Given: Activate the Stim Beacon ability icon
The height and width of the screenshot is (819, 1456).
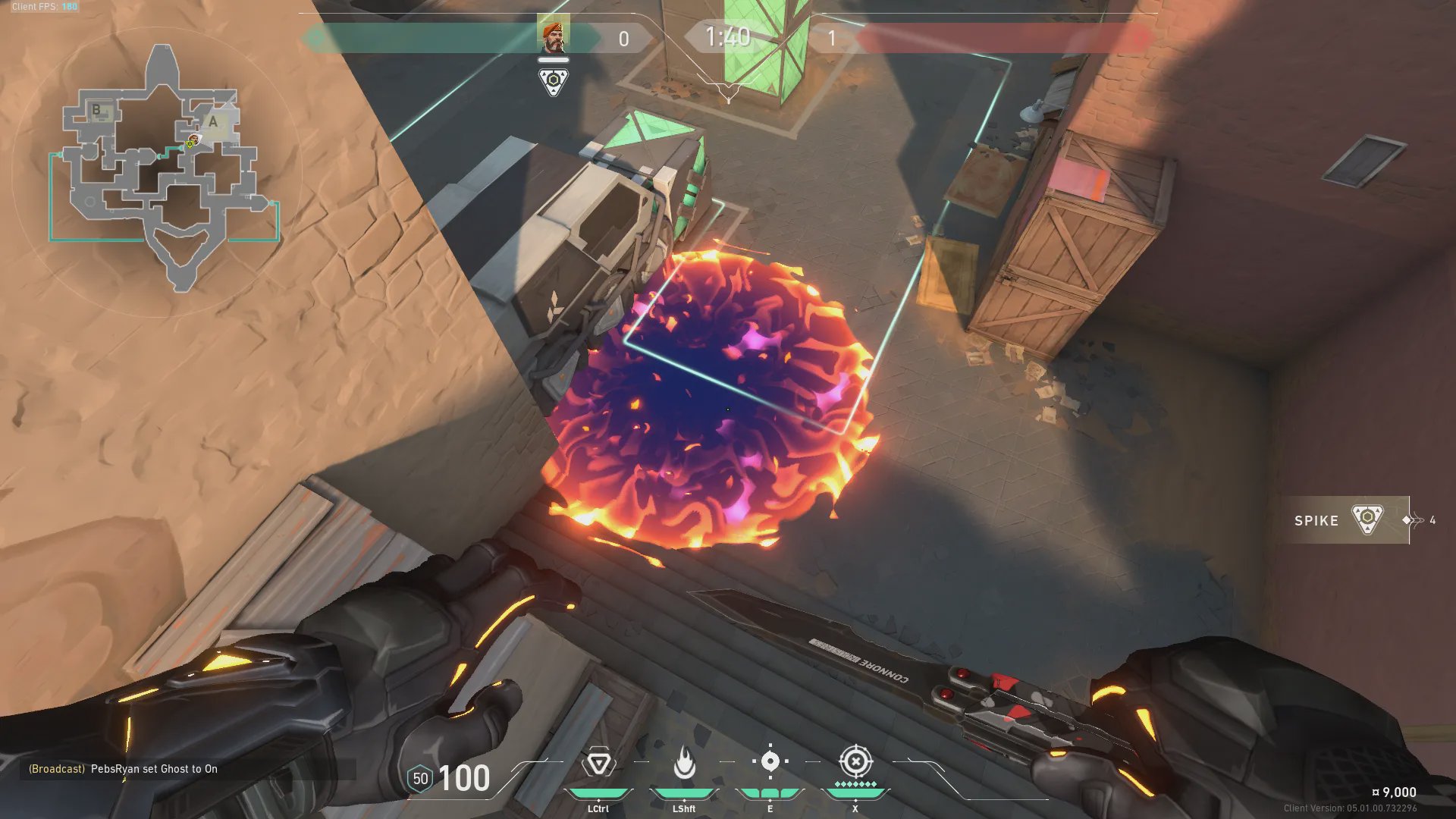Looking at the screenshot, I should pos(598,763).
